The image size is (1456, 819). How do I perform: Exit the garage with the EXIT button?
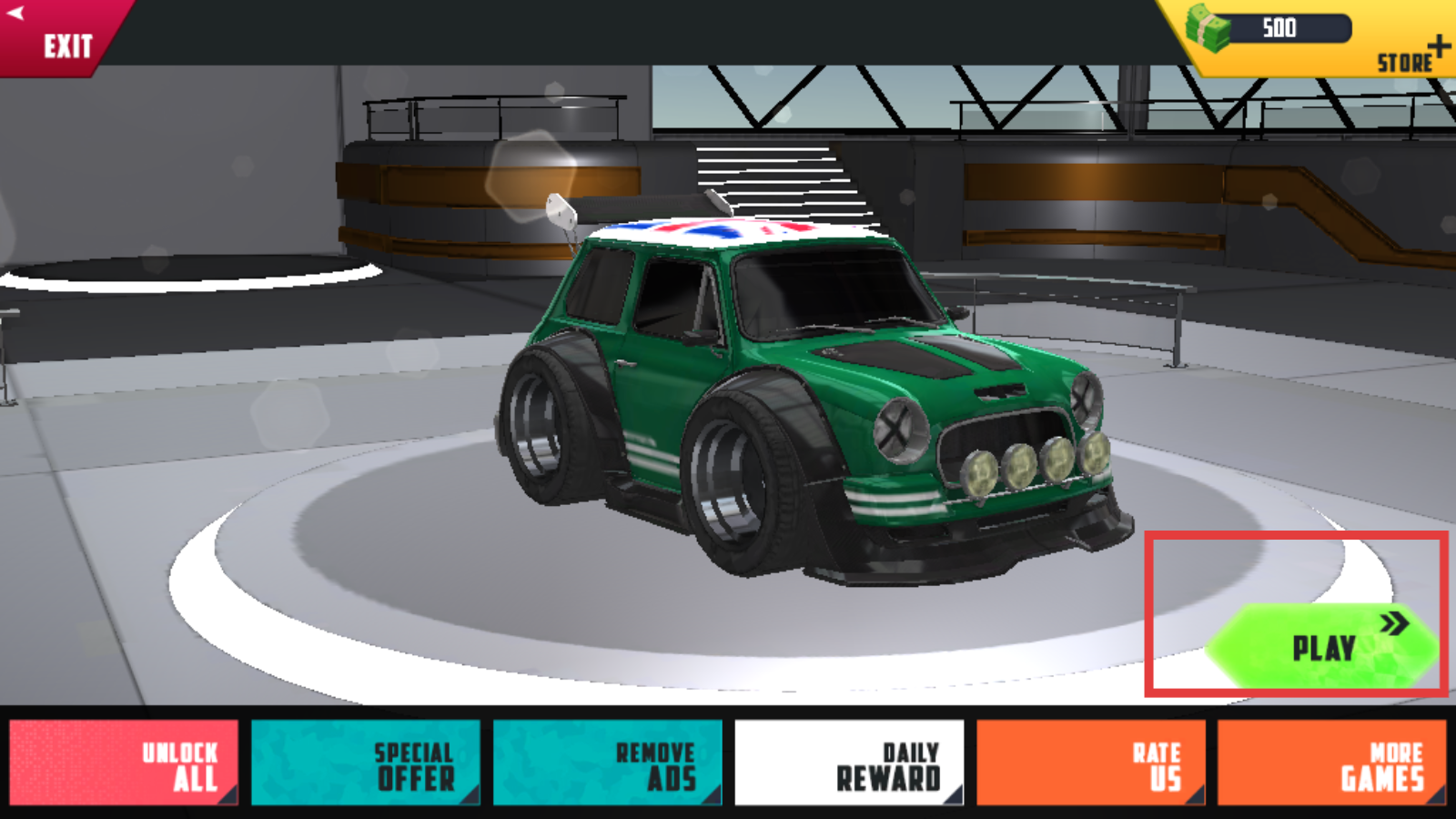tap(56, 38)
